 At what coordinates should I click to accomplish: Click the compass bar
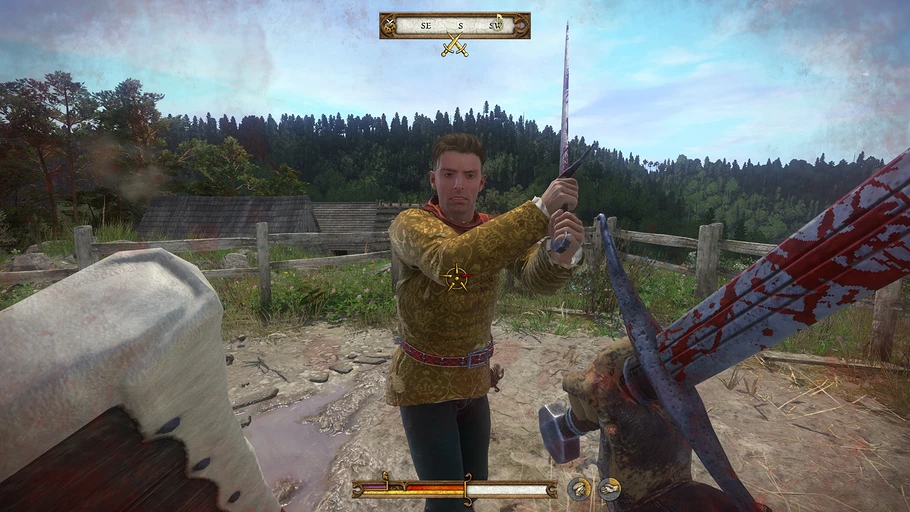click(x=455, y=25)
